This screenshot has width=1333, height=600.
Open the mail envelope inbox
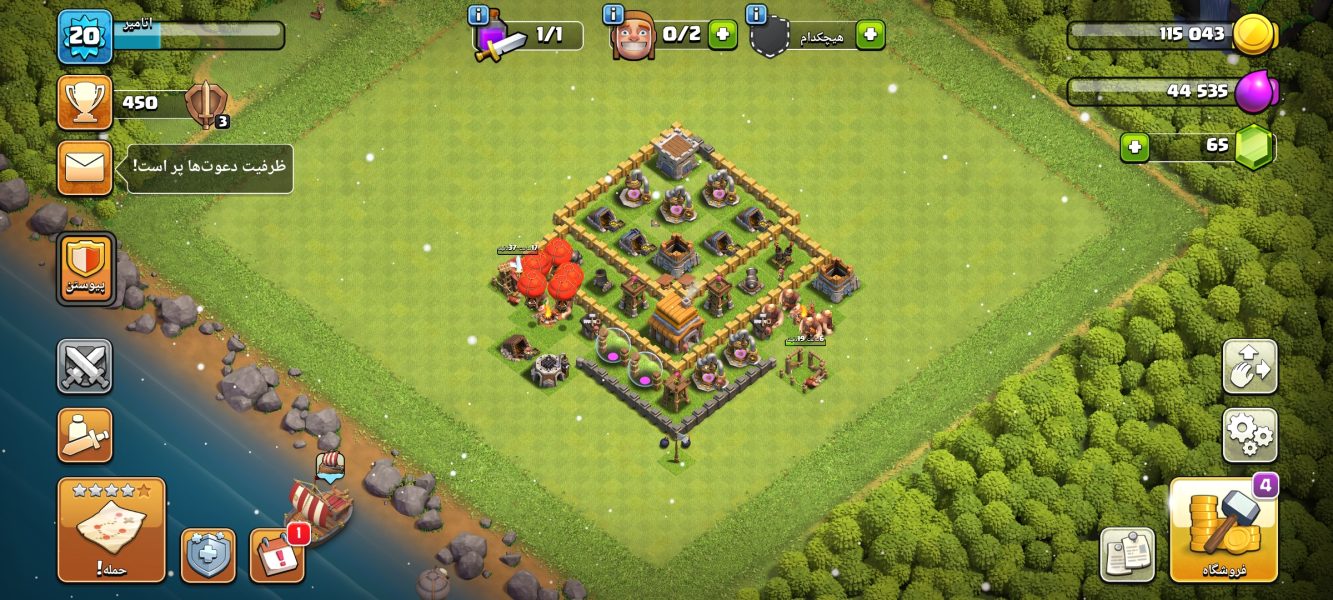click(x=85, y=167)
